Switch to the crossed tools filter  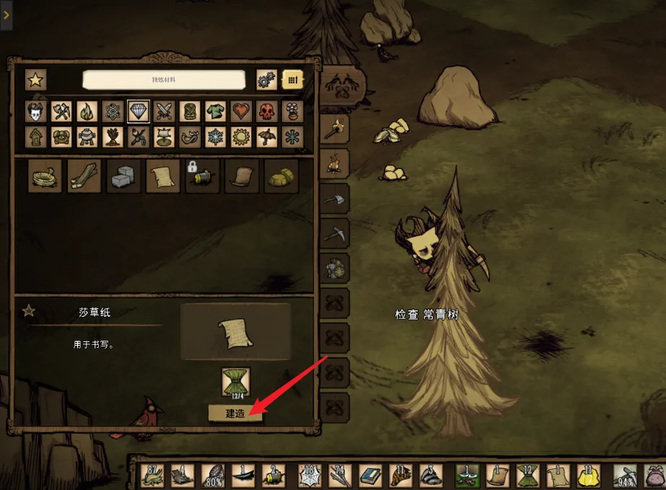pos(63,111)
